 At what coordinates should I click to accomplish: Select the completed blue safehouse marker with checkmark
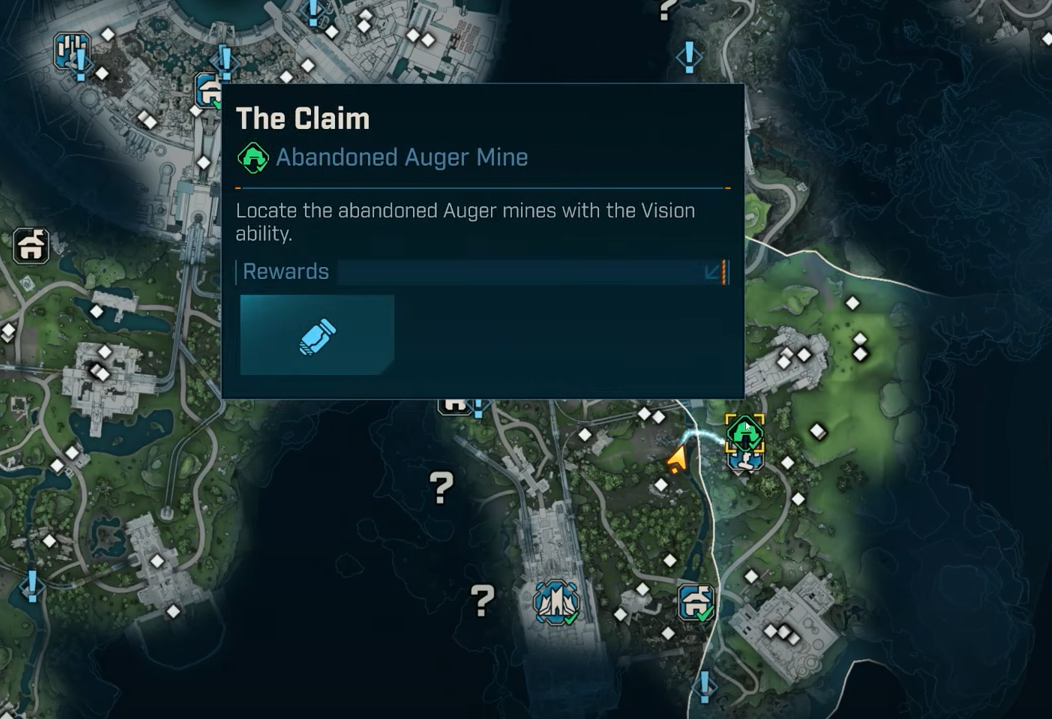(696, 602)
